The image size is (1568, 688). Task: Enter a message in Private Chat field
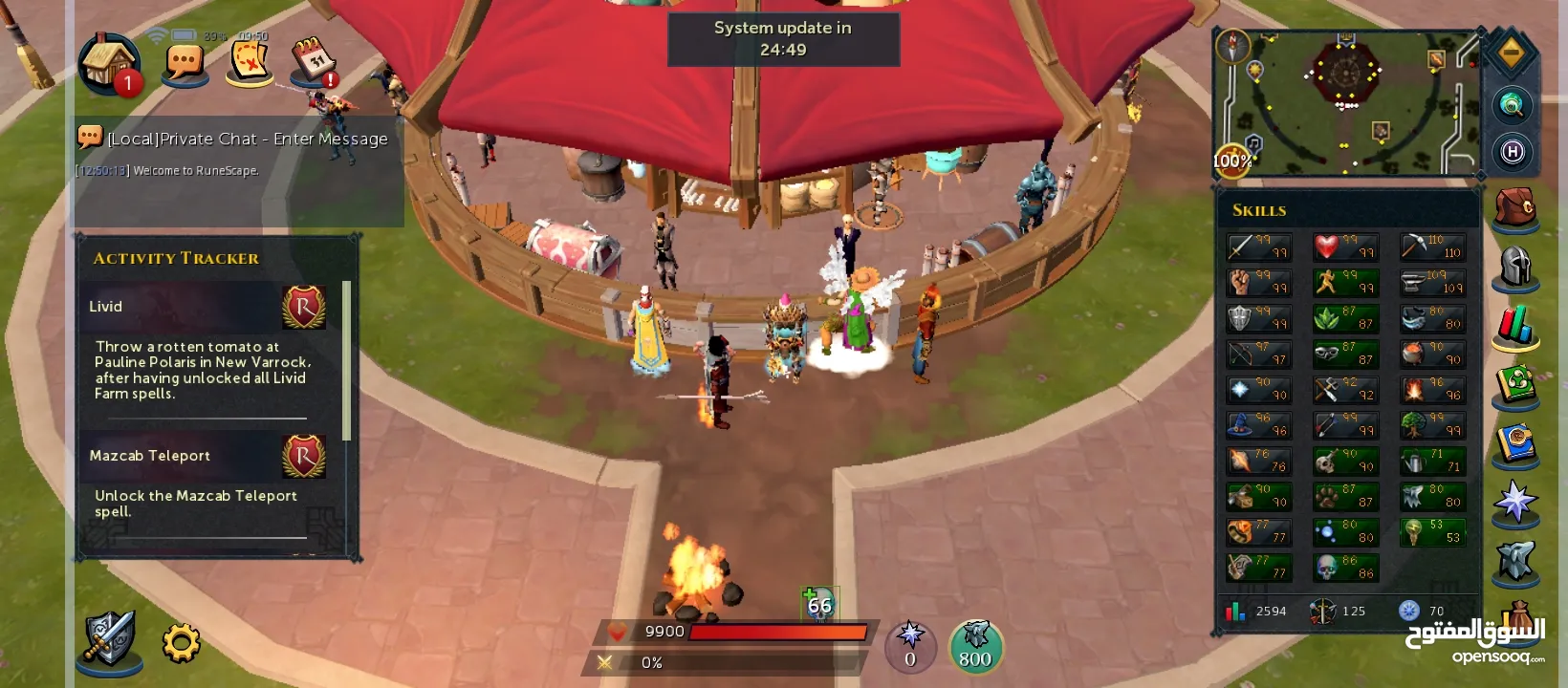[x=248, y=139]
